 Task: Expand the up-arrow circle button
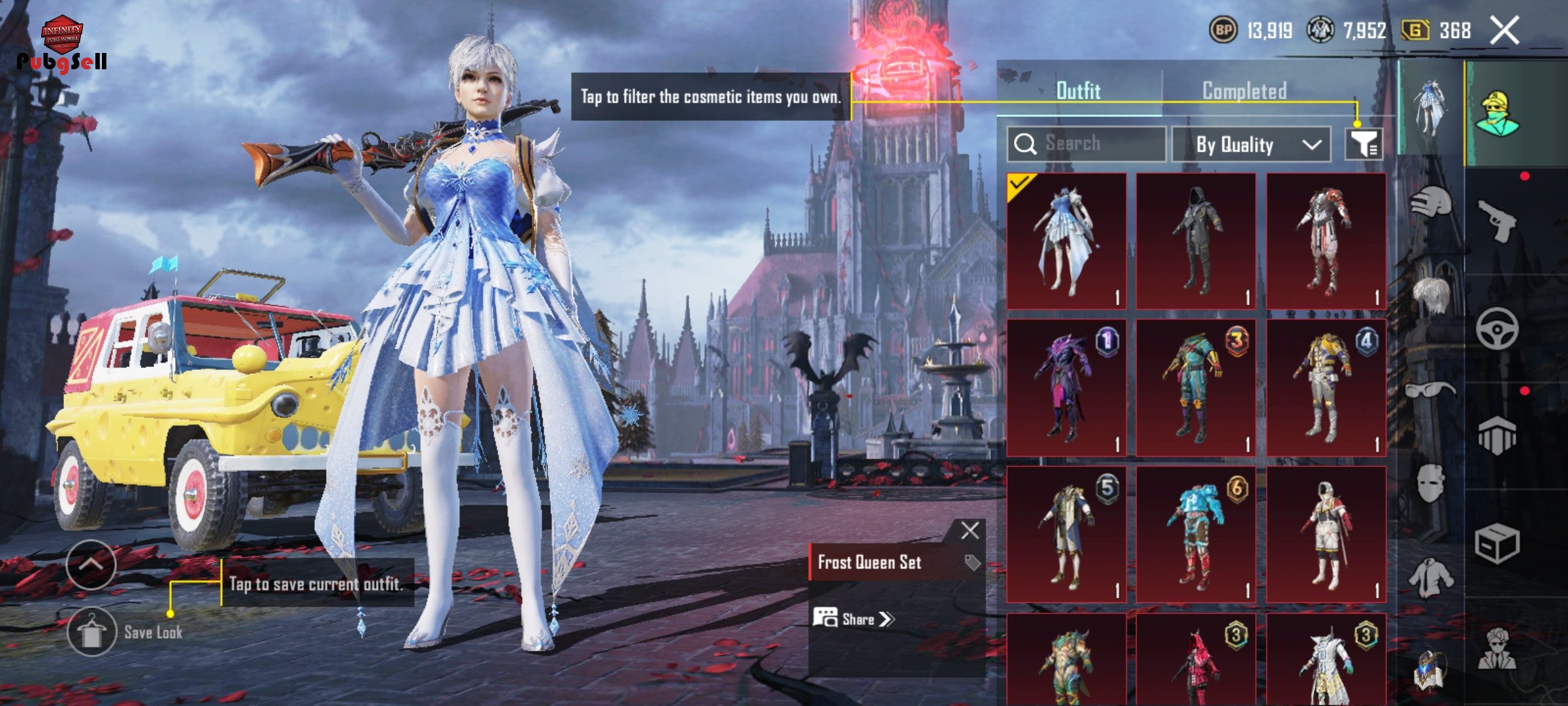91,565
